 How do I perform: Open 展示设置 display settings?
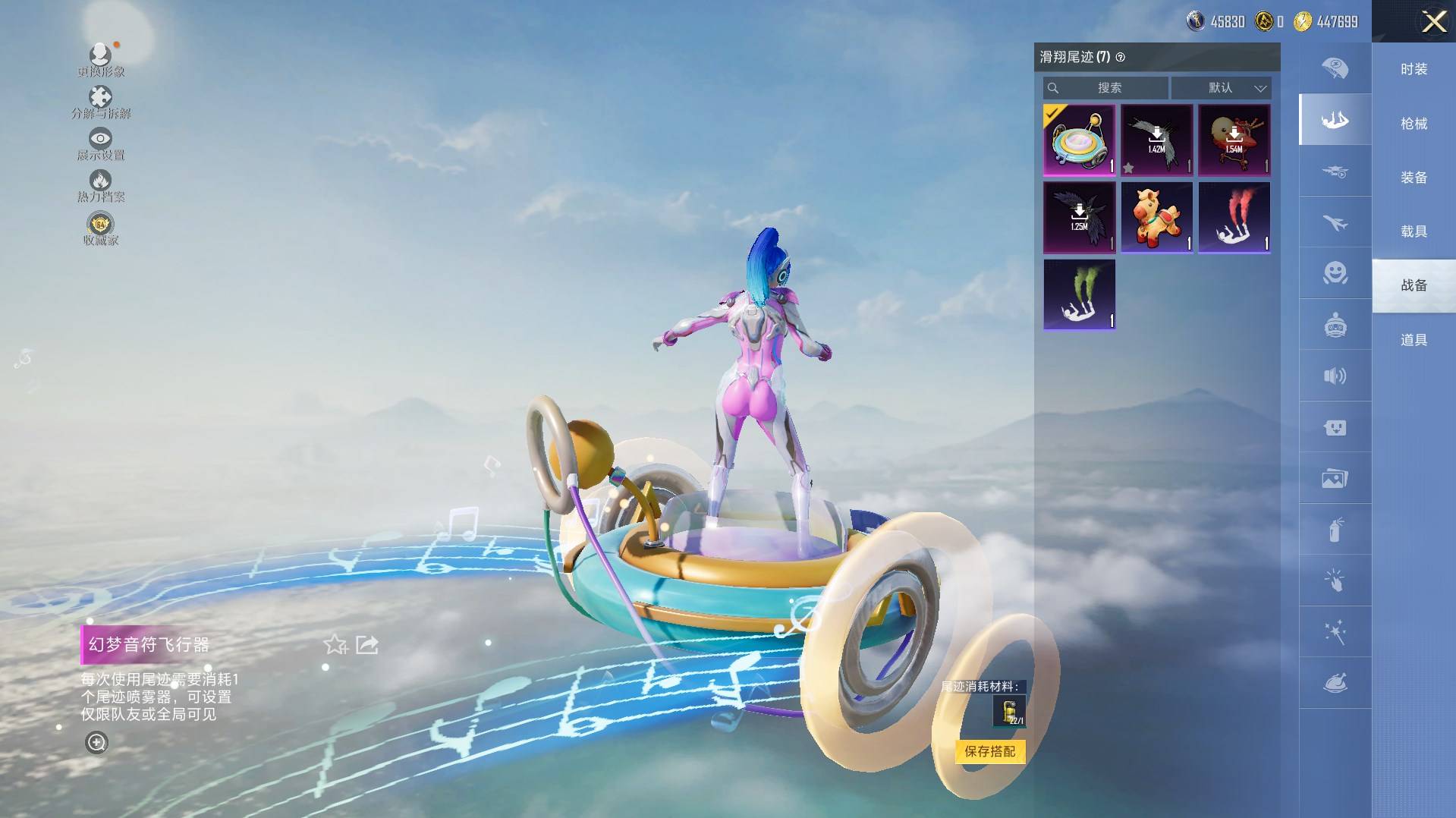click(100, 144)
